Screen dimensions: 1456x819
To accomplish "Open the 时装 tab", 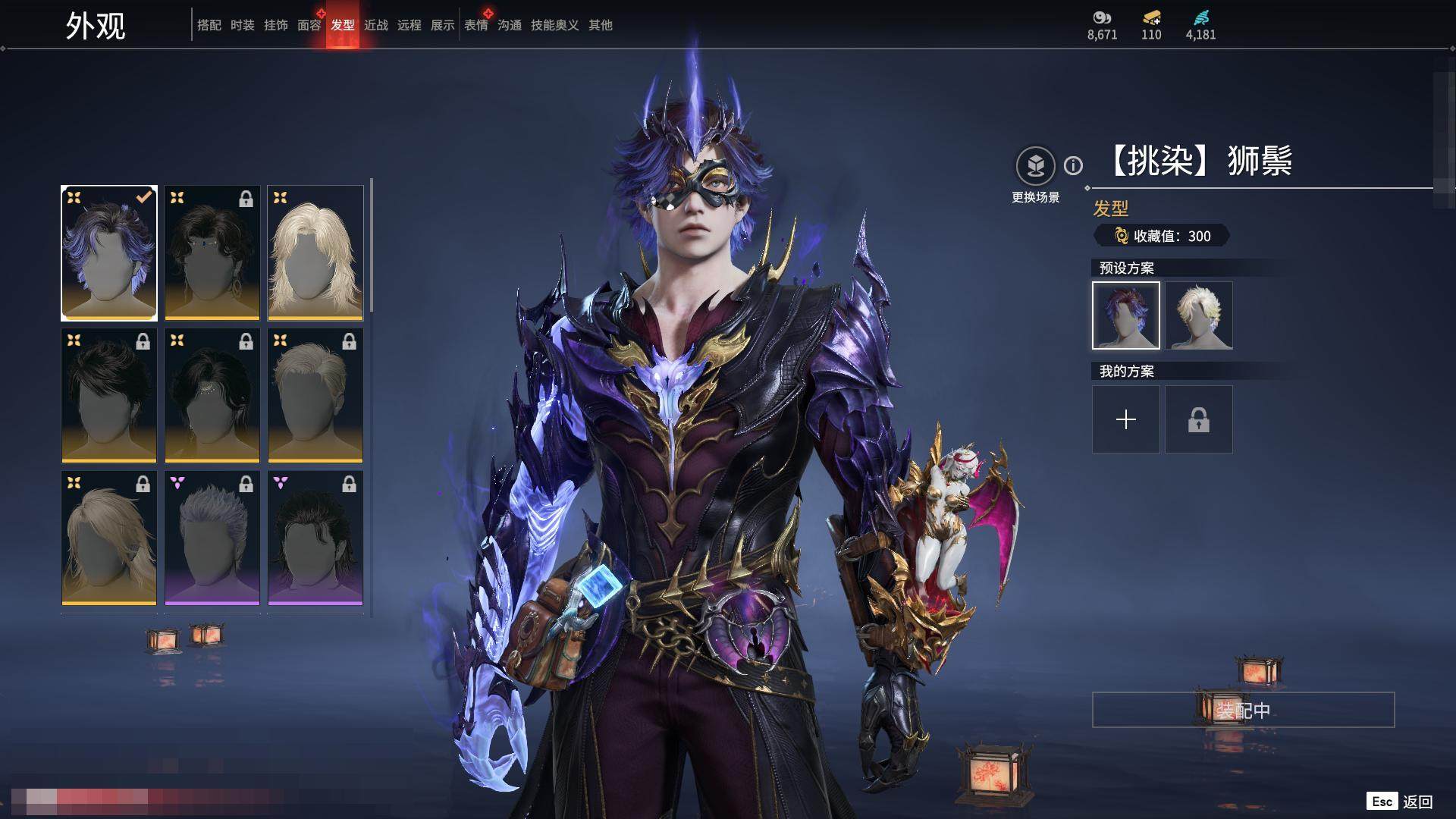I will click(242, 25).
